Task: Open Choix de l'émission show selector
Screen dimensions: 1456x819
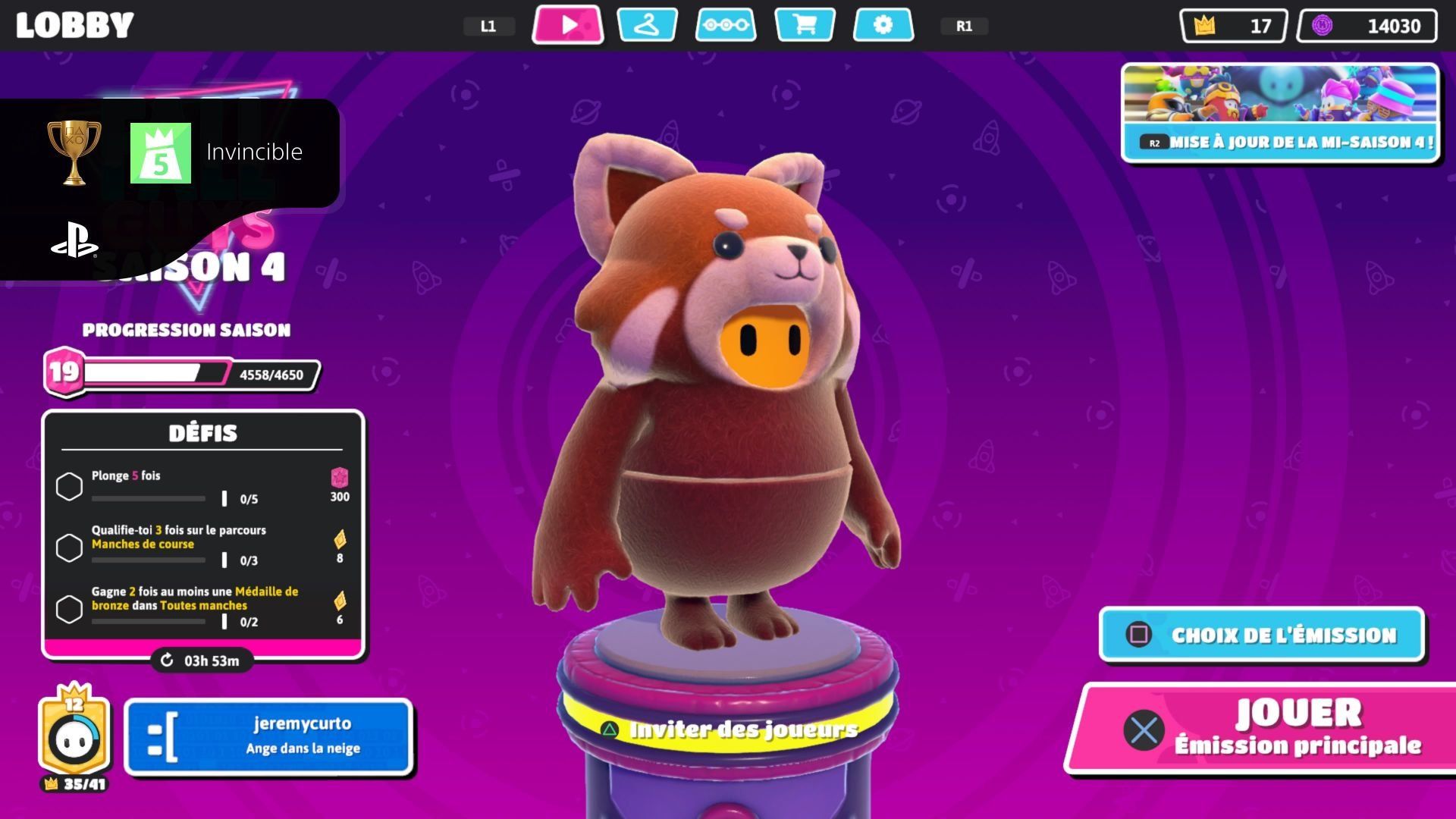Action: pyautogui.click(x=1262, y=635)
